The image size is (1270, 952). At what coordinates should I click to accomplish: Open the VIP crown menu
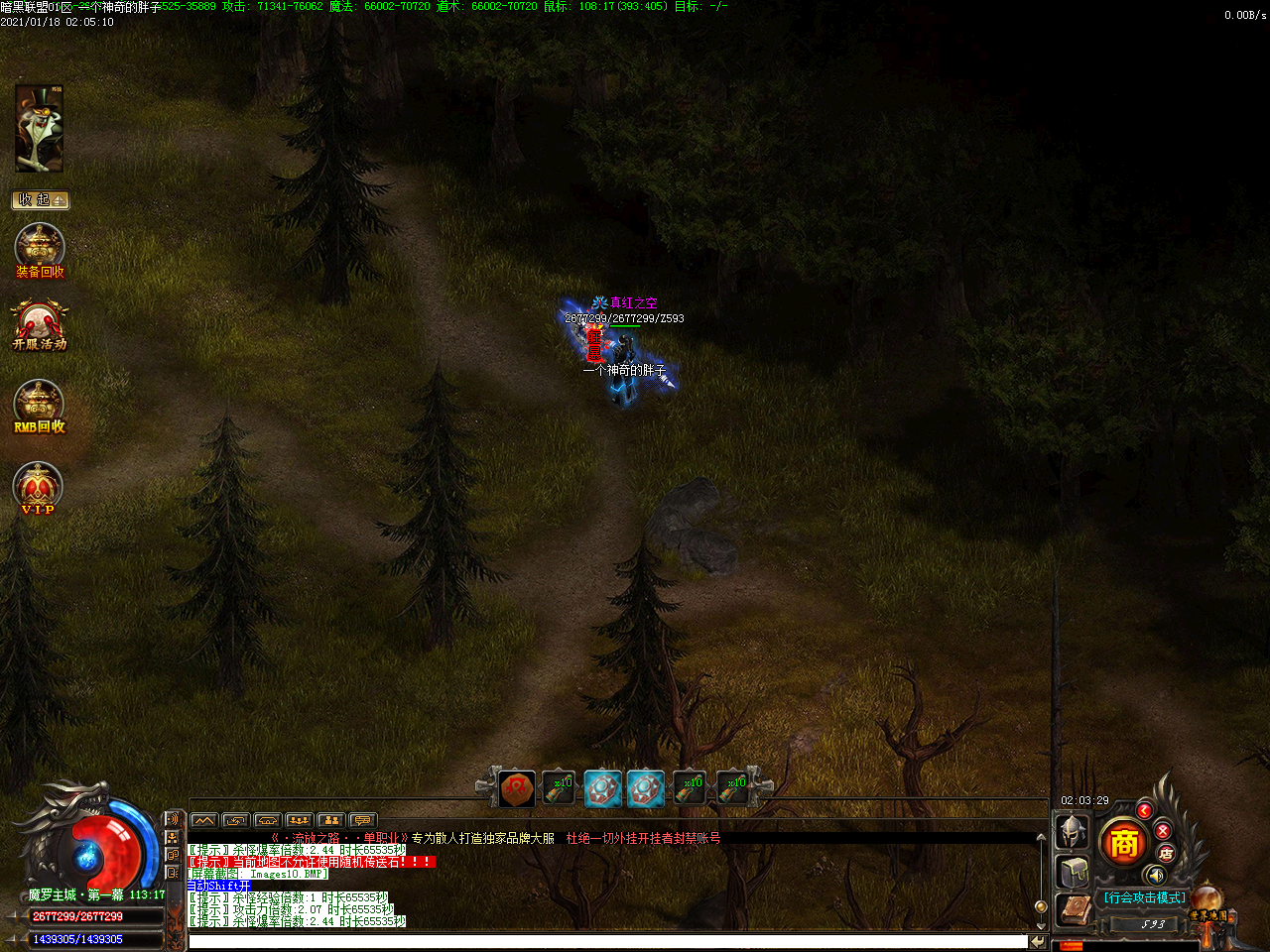pyautogui.click(x=38, y=487)
